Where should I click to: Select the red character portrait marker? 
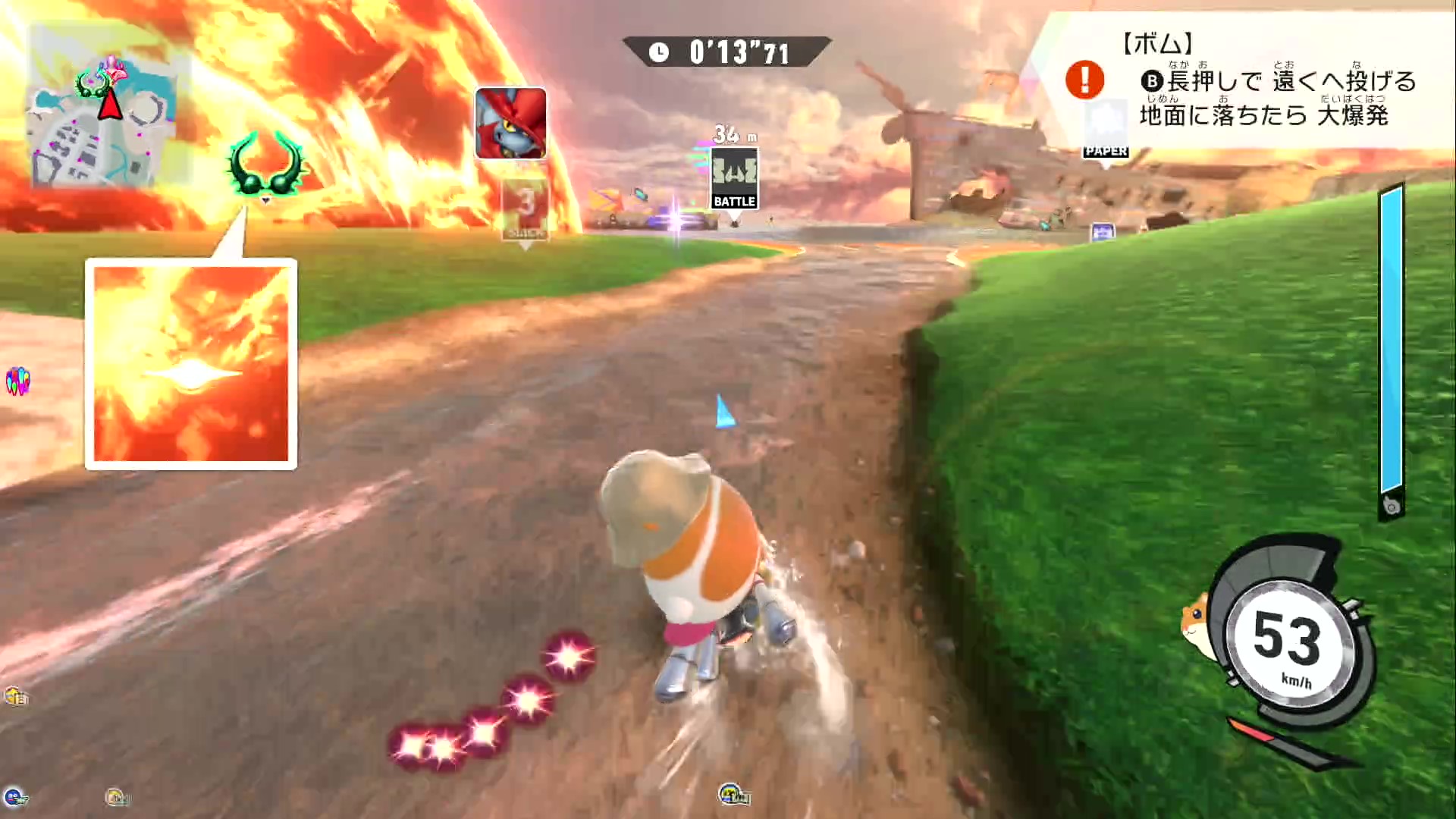[x=510, y=123]
